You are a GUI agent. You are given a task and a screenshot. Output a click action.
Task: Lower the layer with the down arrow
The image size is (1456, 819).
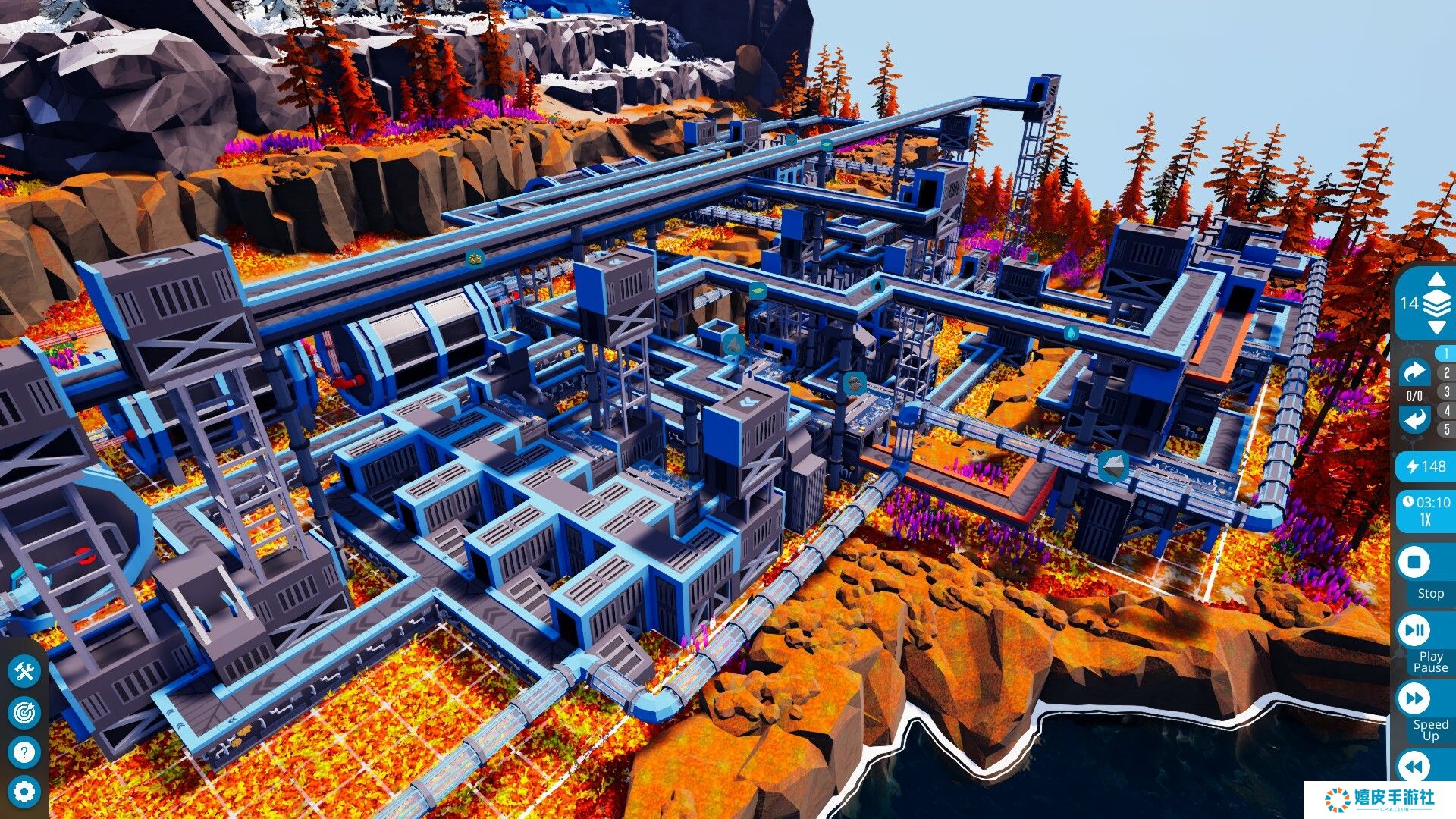pos(1436,328)
